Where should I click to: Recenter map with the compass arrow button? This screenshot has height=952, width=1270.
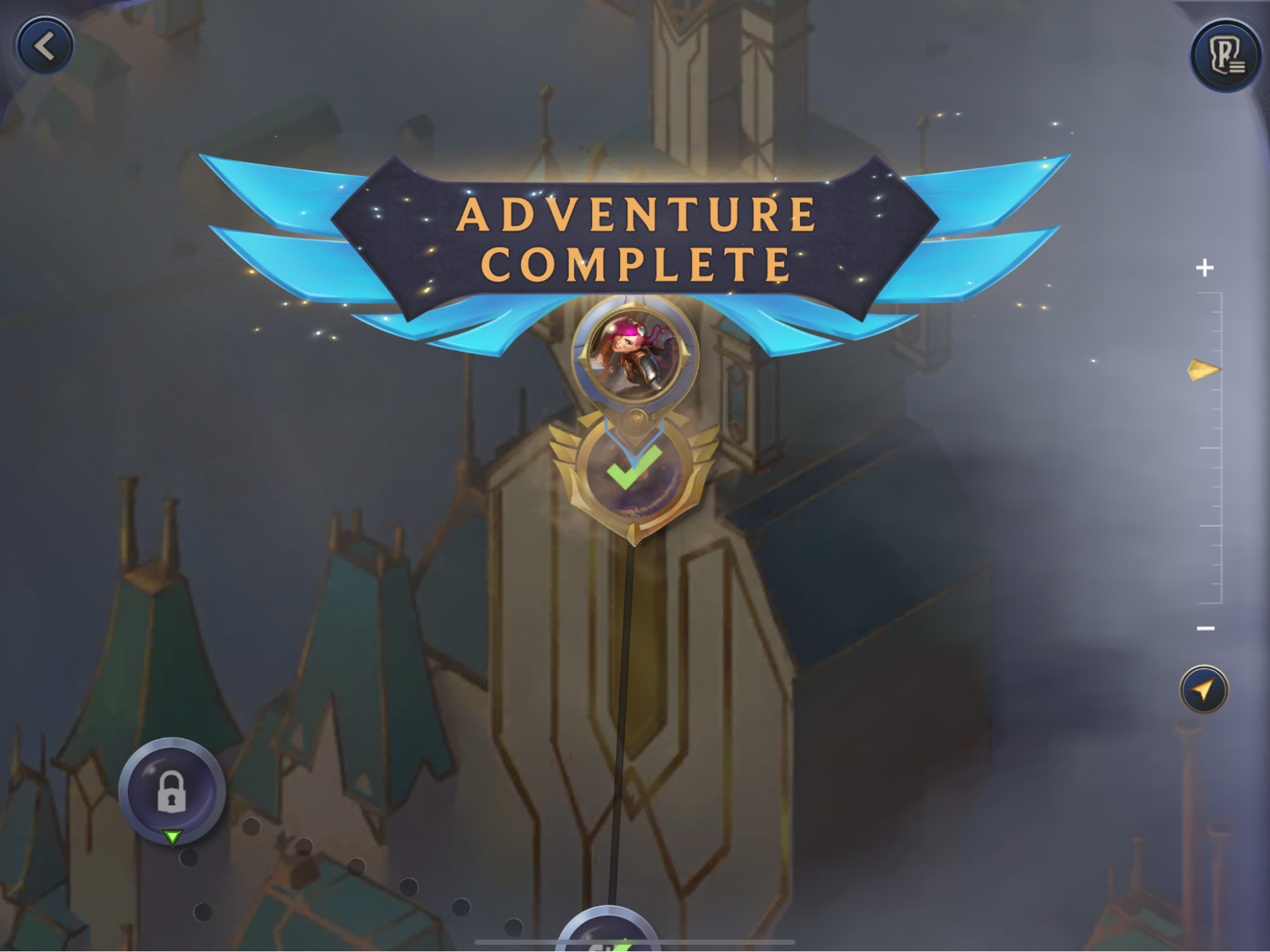pos(1204,690)
